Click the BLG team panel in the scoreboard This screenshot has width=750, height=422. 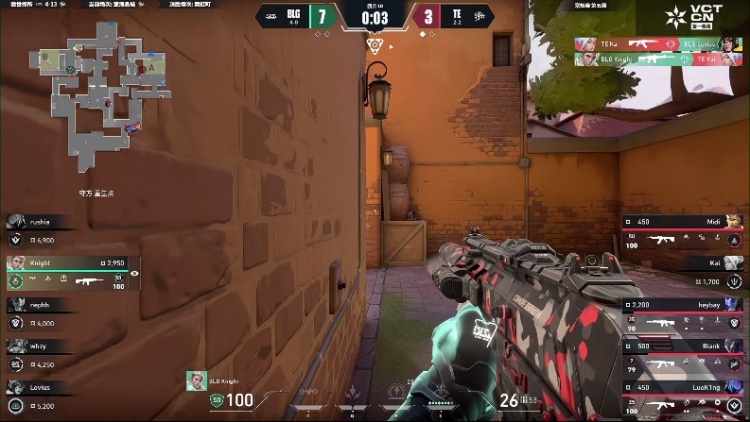click(297, 16)
